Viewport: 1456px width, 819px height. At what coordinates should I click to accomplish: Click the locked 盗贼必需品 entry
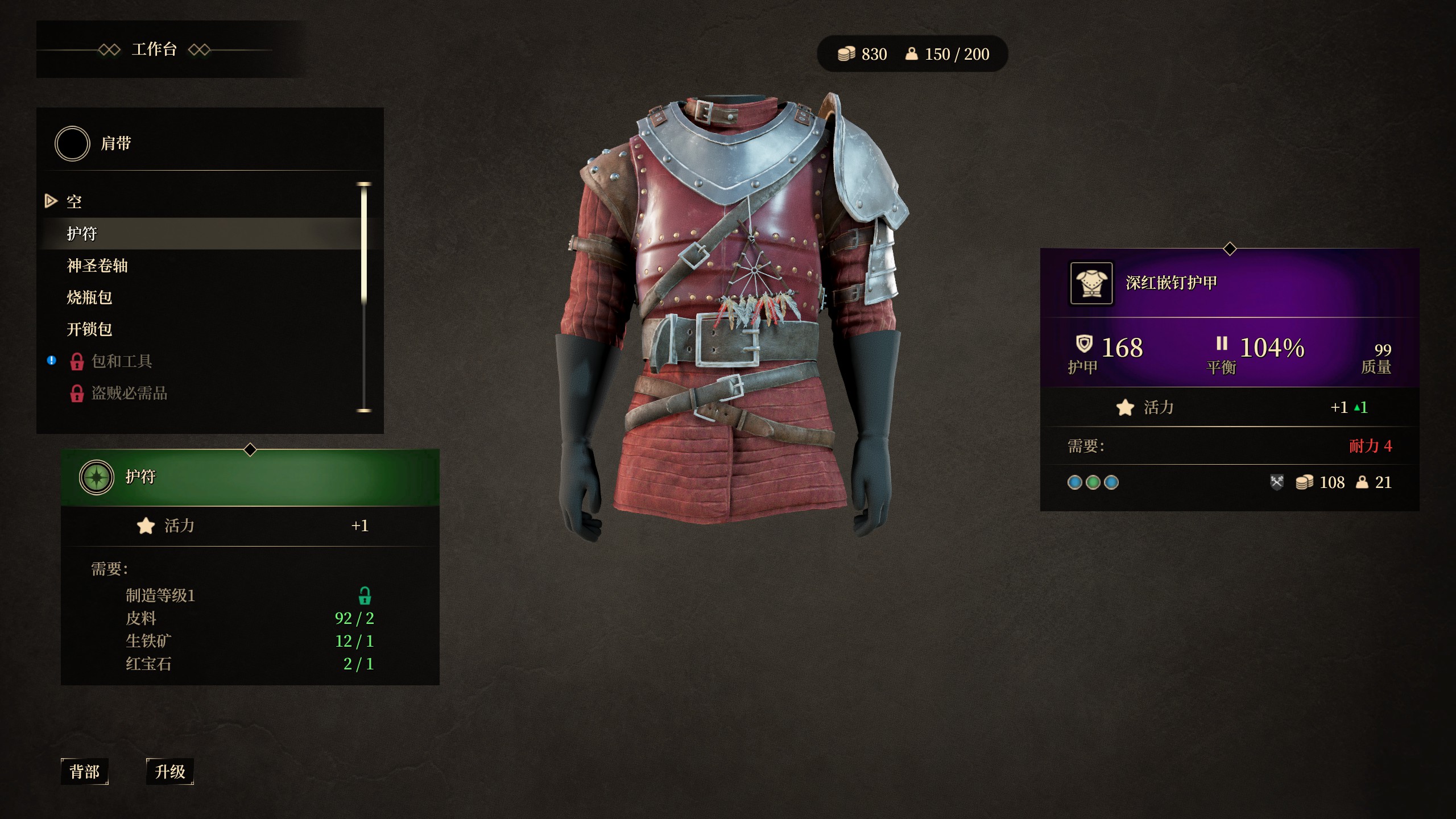[129, 393]
